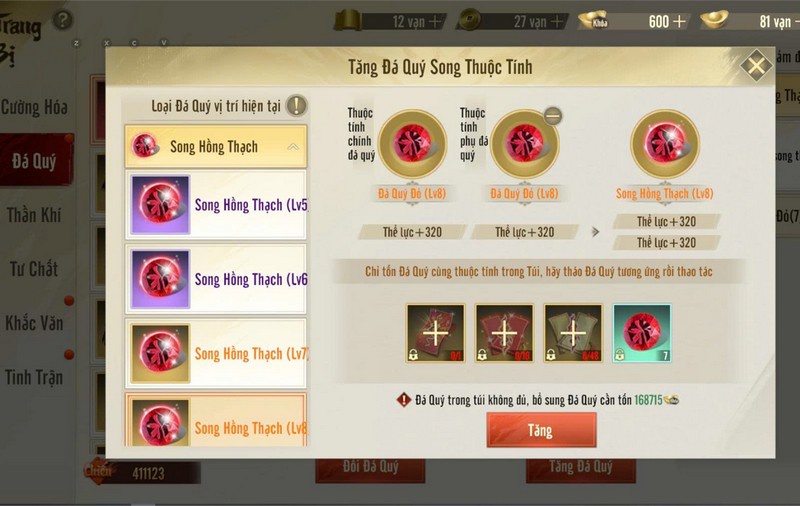Open the Thần Khí tab
800x506 pixels.
(x=36, y=214)
